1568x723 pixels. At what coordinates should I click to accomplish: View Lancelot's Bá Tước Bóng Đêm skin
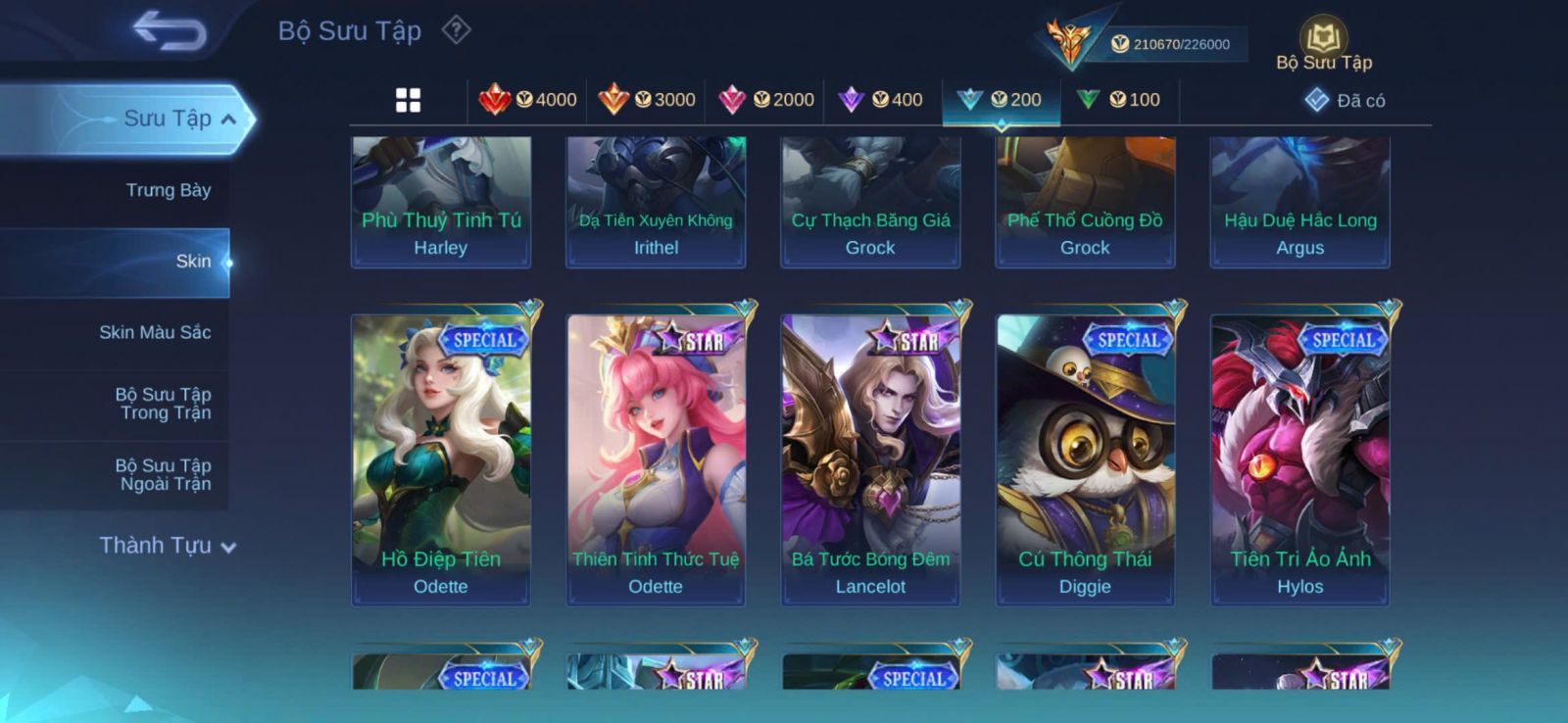tap(870, 458)
